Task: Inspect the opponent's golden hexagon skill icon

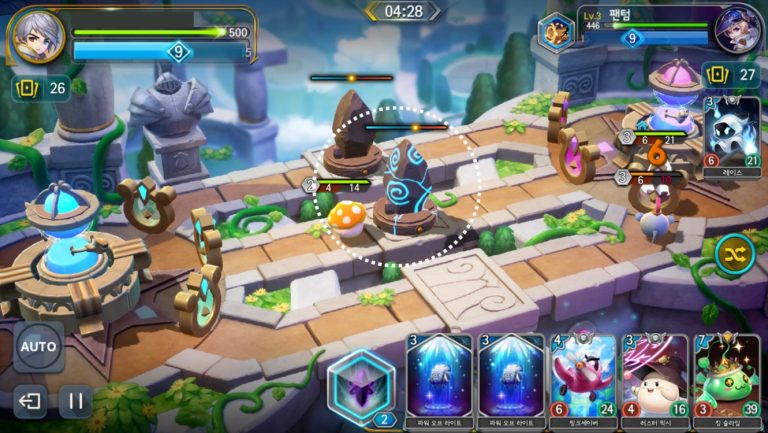Action: (554, 32)
